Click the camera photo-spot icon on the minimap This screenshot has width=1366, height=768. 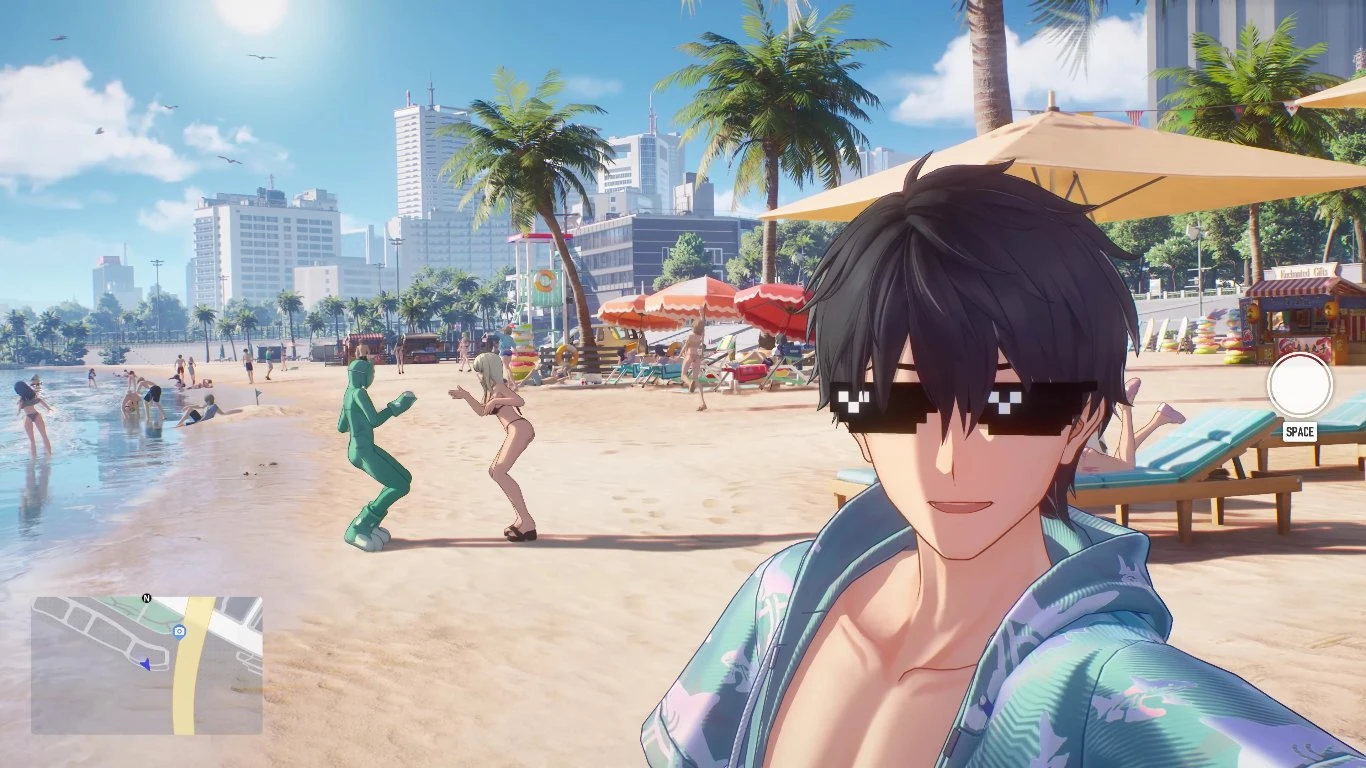(x=180, y=631)
